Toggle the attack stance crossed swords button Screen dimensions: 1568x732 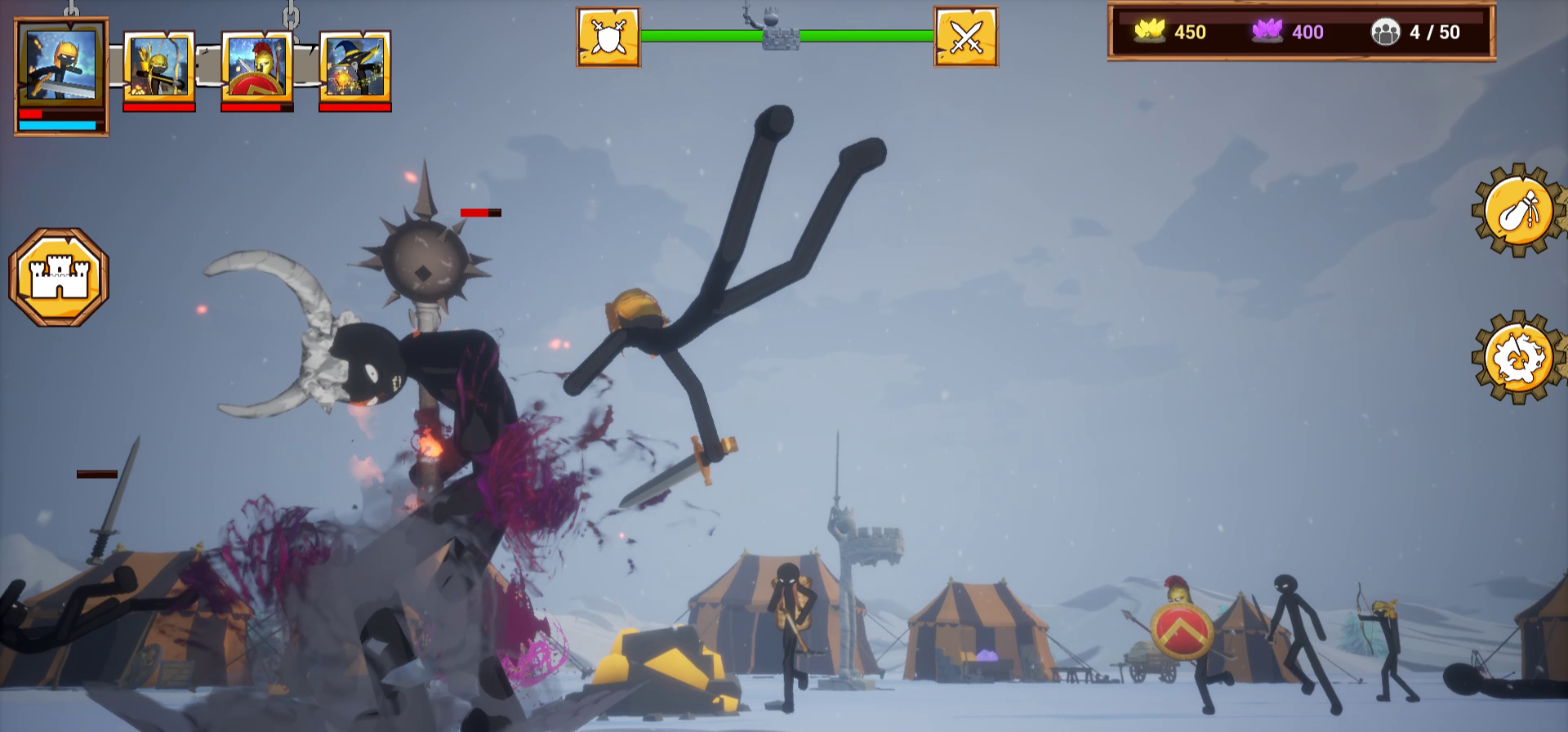(x=965, y=36)
